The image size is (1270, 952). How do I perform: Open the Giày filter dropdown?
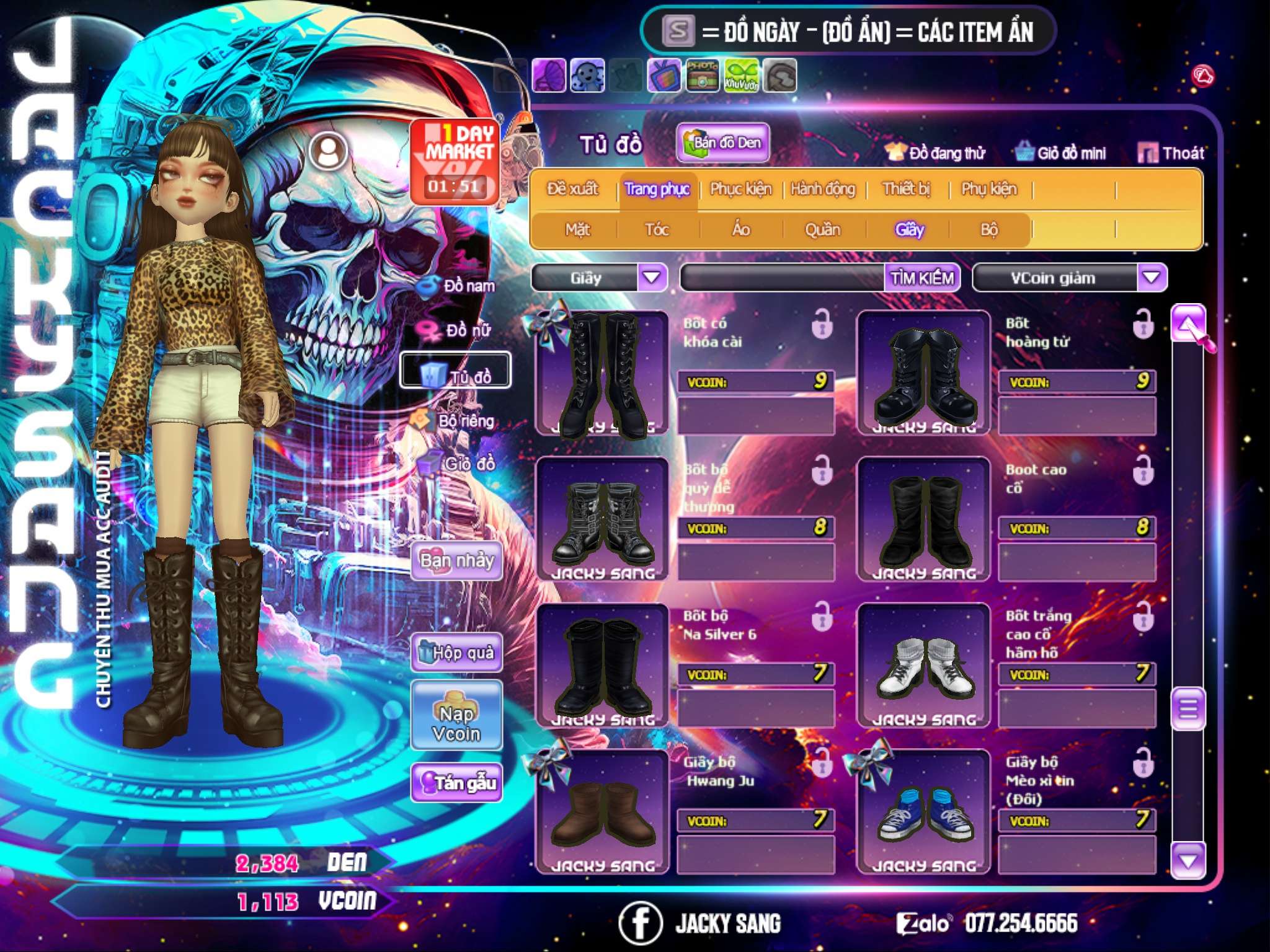652,278
